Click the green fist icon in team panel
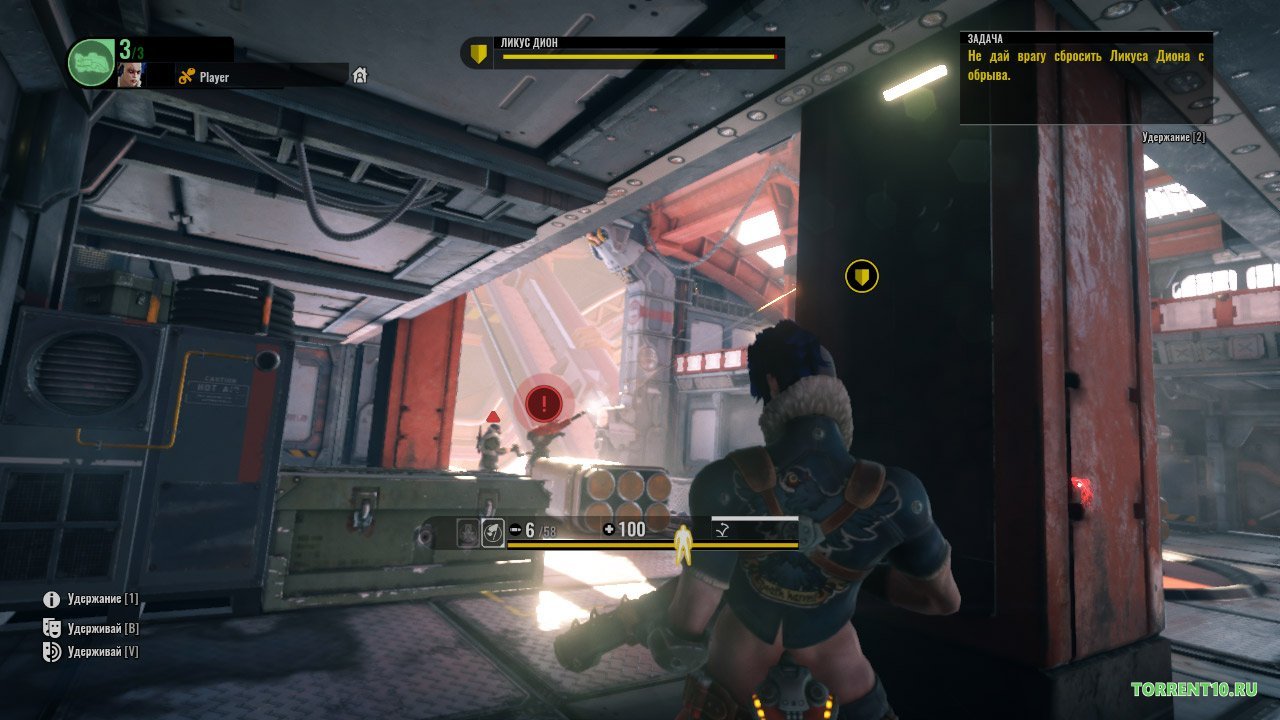Screen dimensions: 1280x720 pyautogui.click(x=91, y=62)
